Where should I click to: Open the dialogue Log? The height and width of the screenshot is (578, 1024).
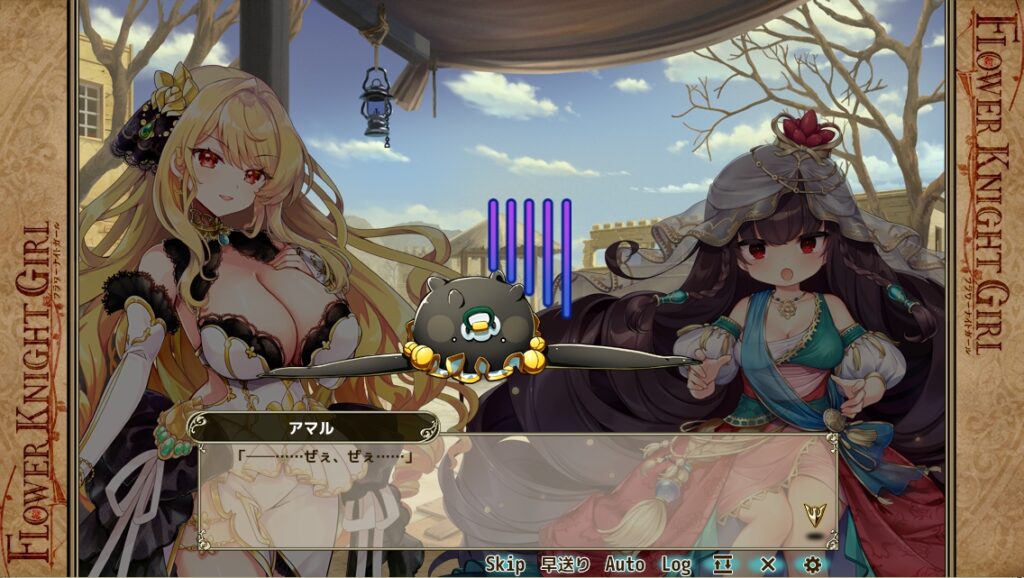point(676,565)
